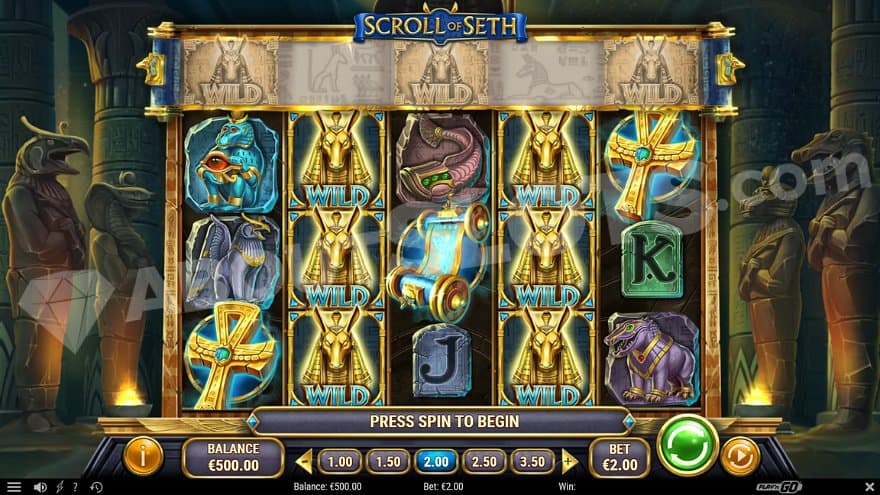The image size is (880, 495).
Task: Increase bet with the right arrow
Action: tap(570, 461)
